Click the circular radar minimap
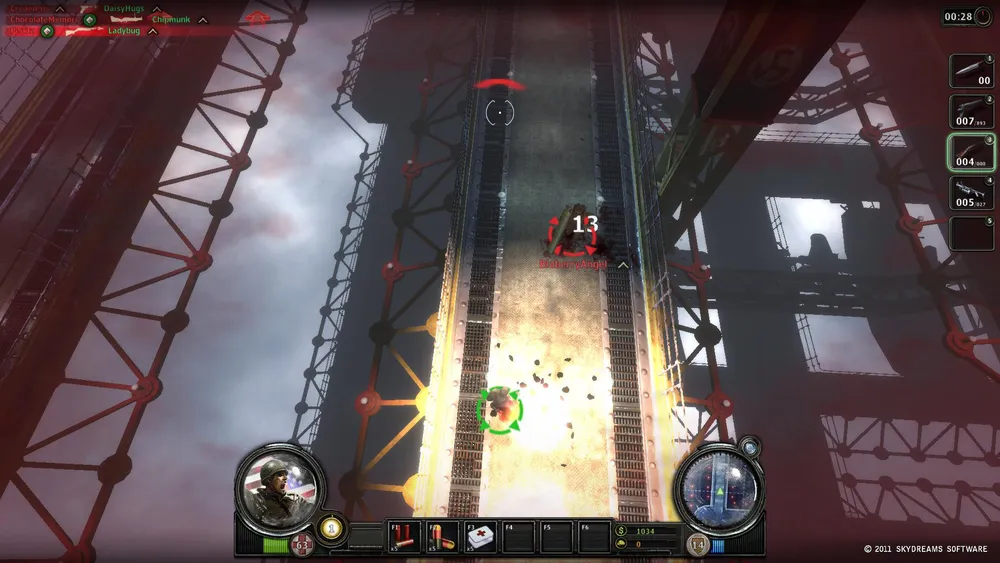1000x563 pixels. pos(719,488)
